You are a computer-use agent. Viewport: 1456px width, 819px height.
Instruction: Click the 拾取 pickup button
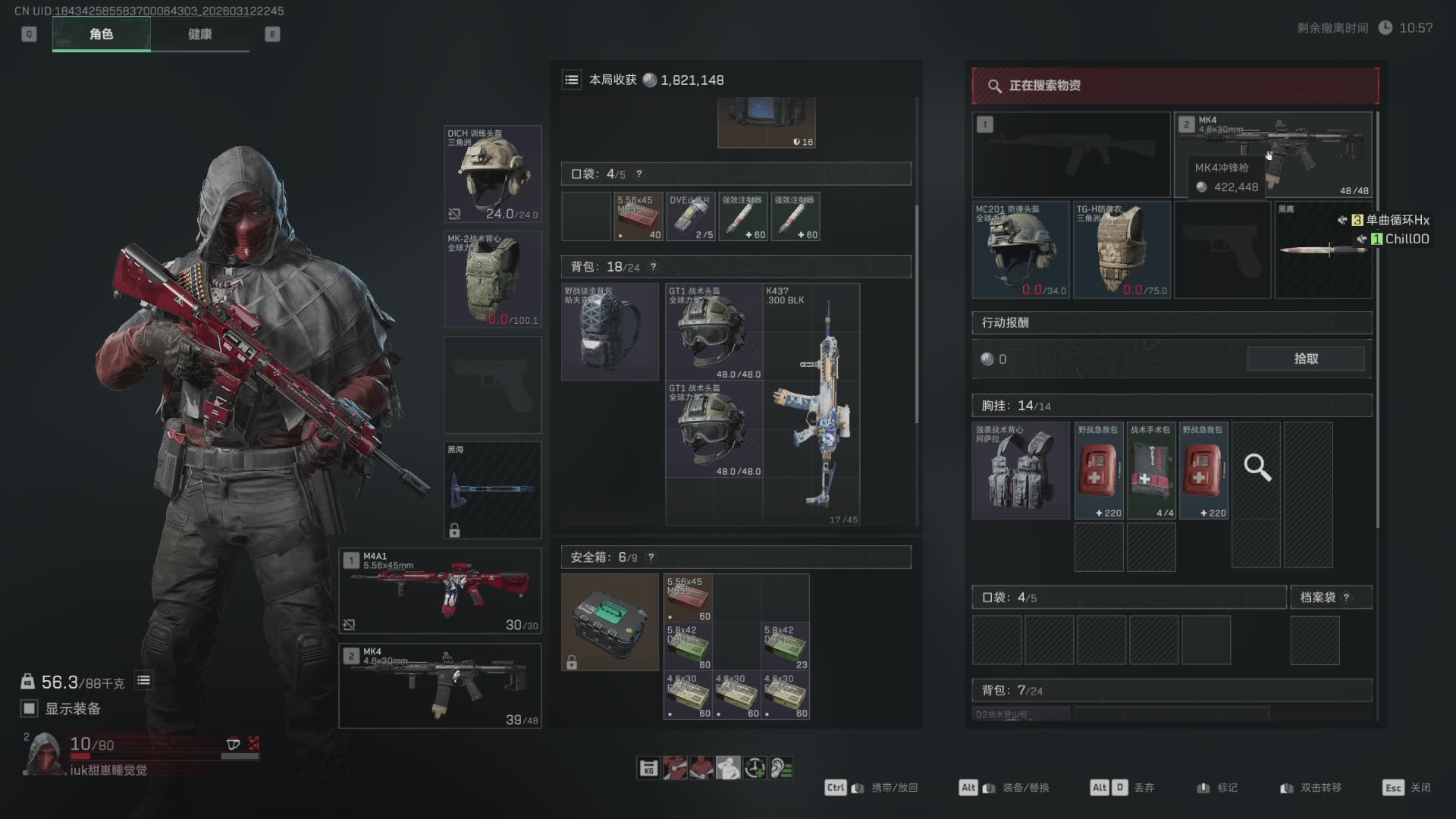(x=1305, y=359)
